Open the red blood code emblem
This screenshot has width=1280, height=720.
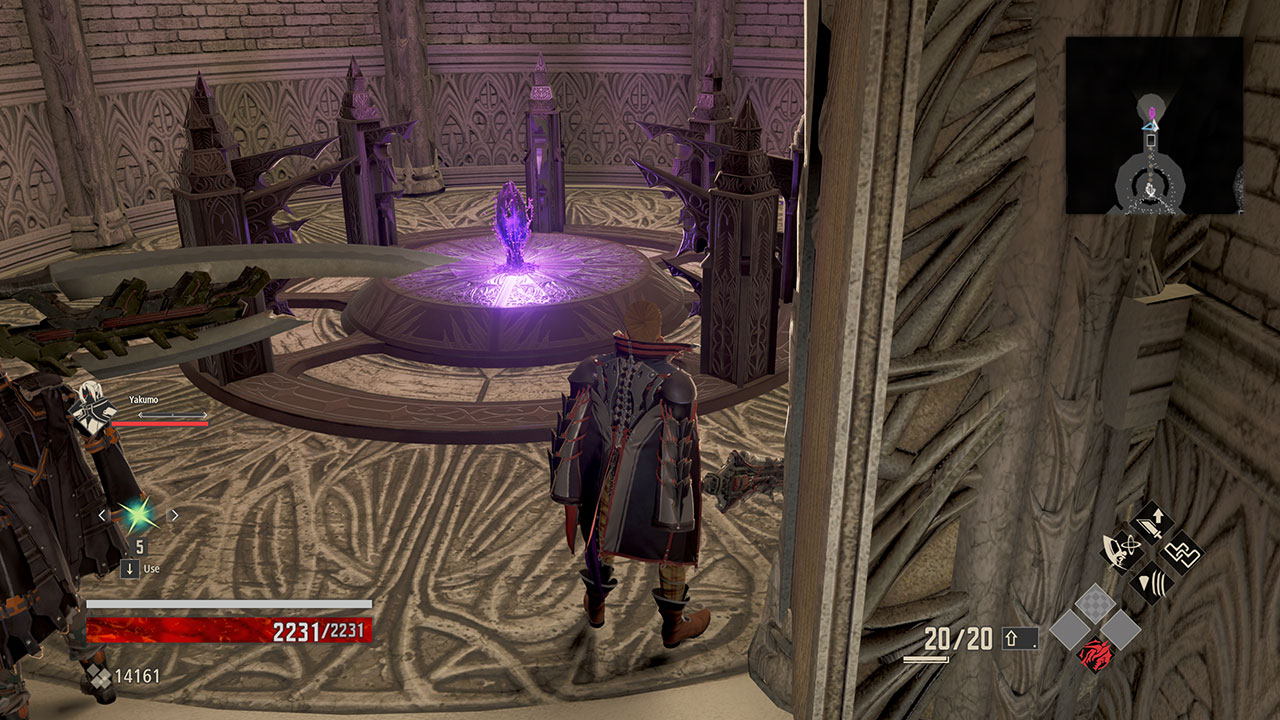[x=1096, y=656]
